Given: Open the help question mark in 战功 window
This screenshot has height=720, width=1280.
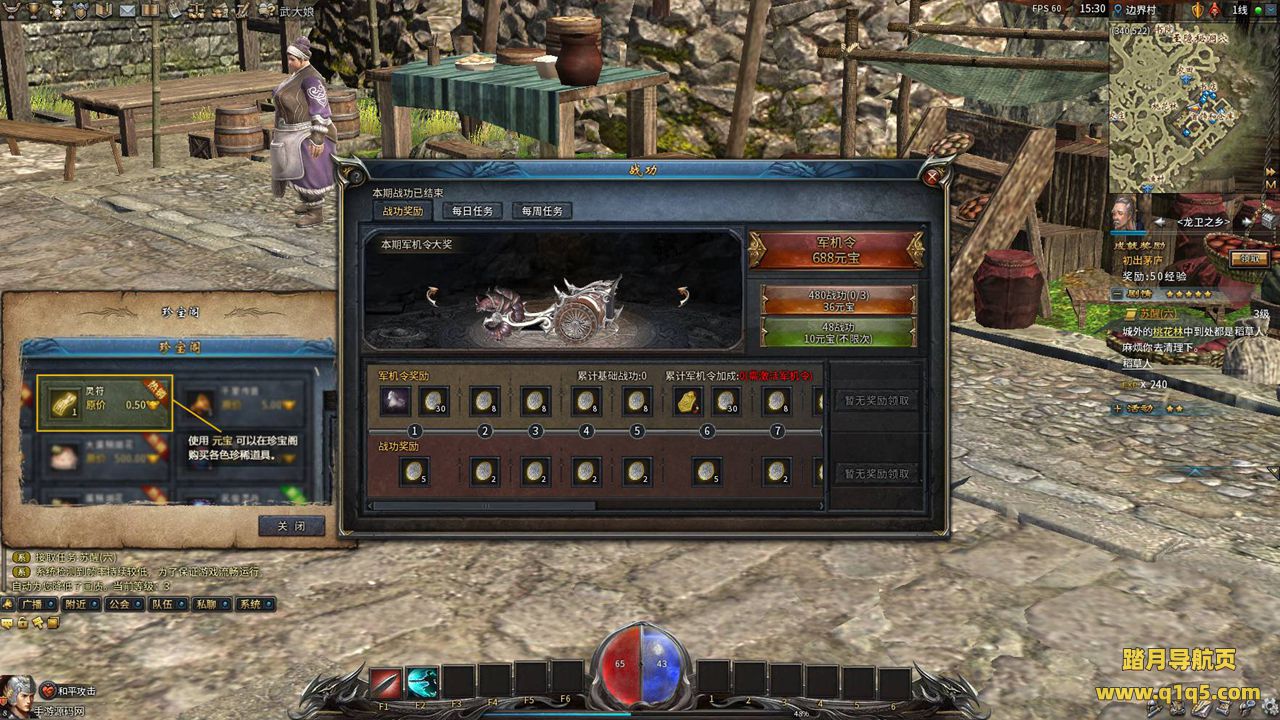Looking at the screenshot, I should (x=353, y=176).
